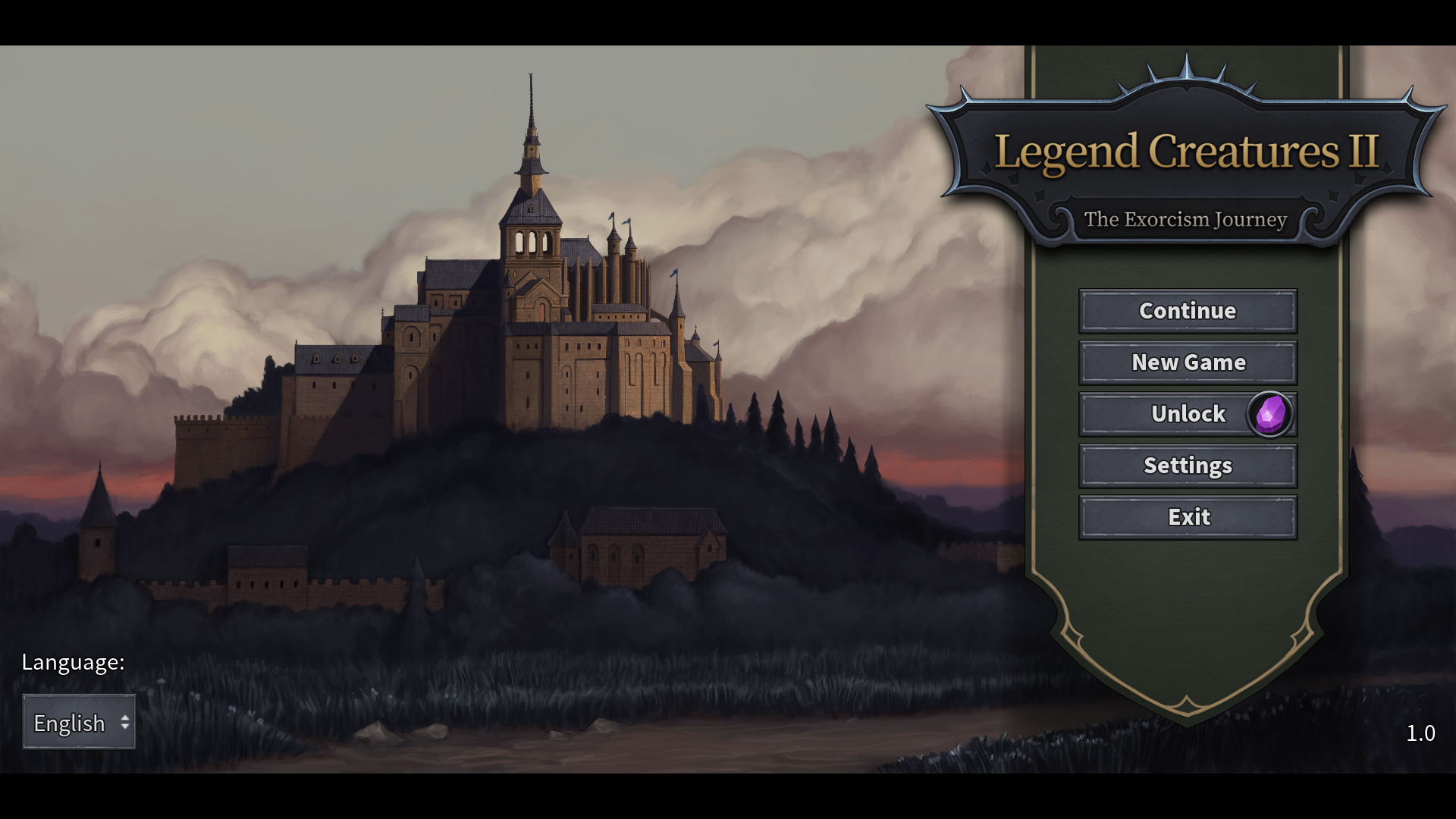Click the version number '1.0' label
The image size is (1456, 819).
pyautogui.click(x=1421, y=733)
